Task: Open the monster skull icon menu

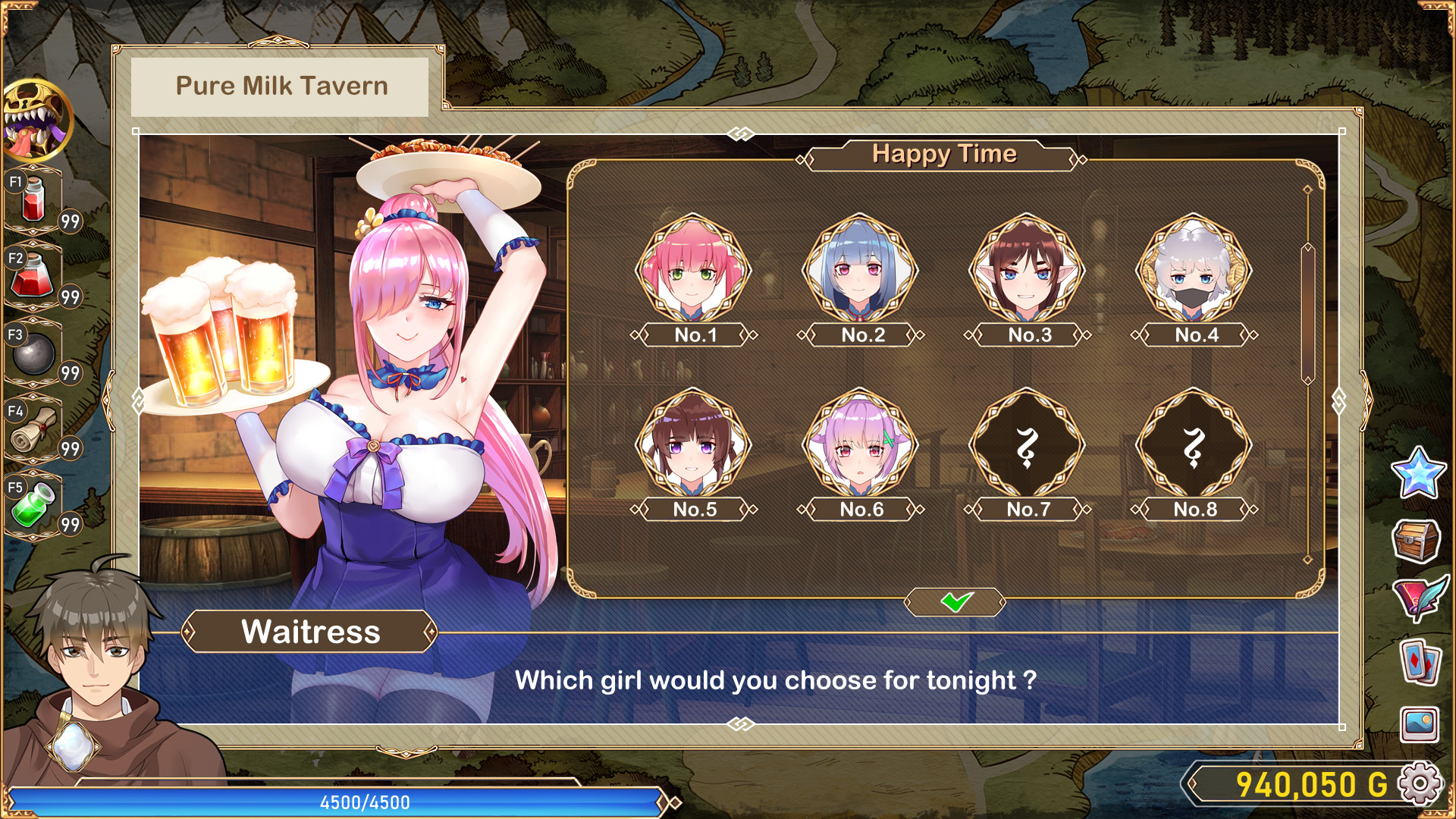Action: [36, 120]
